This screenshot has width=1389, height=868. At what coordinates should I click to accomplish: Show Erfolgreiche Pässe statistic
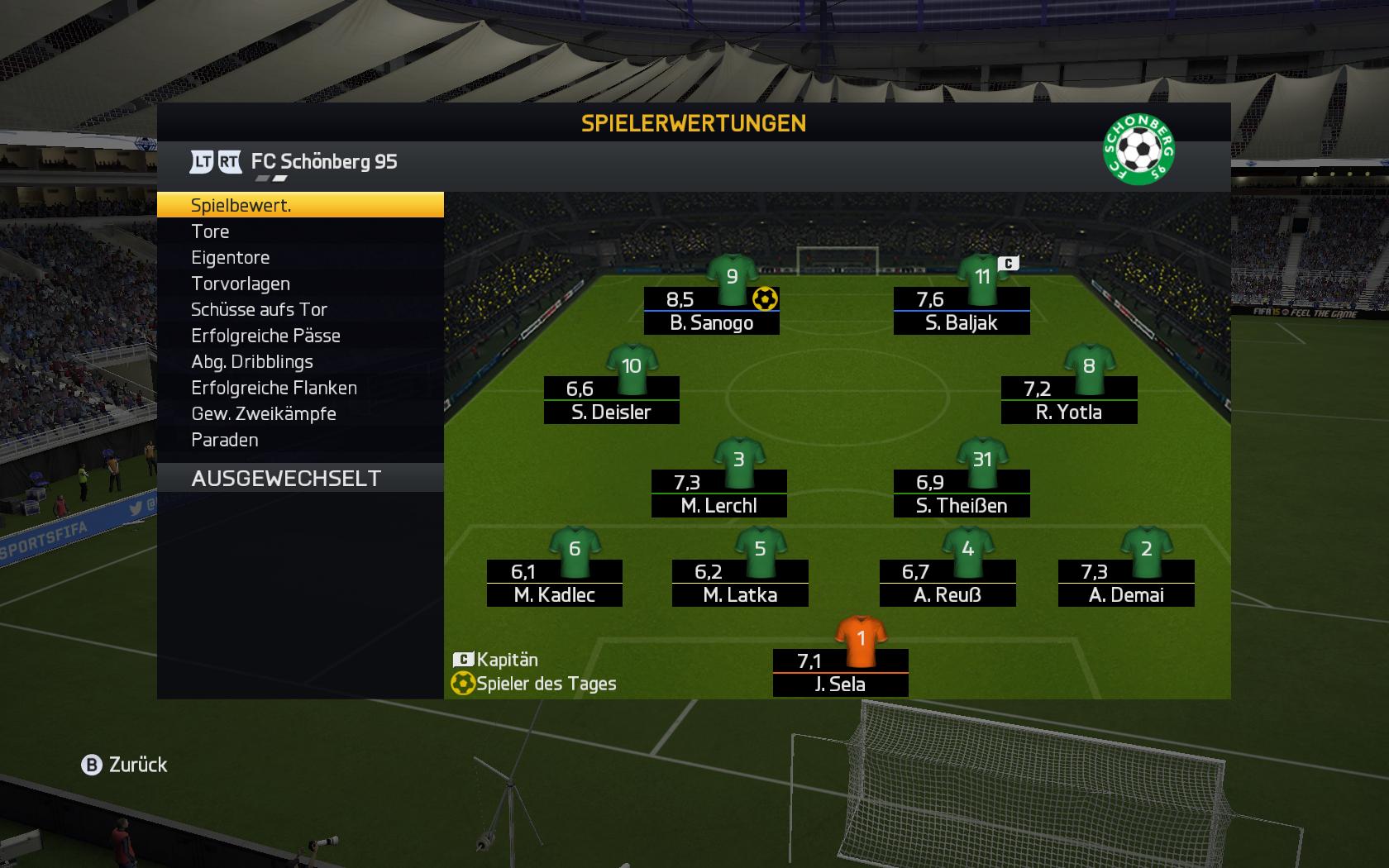299,336
